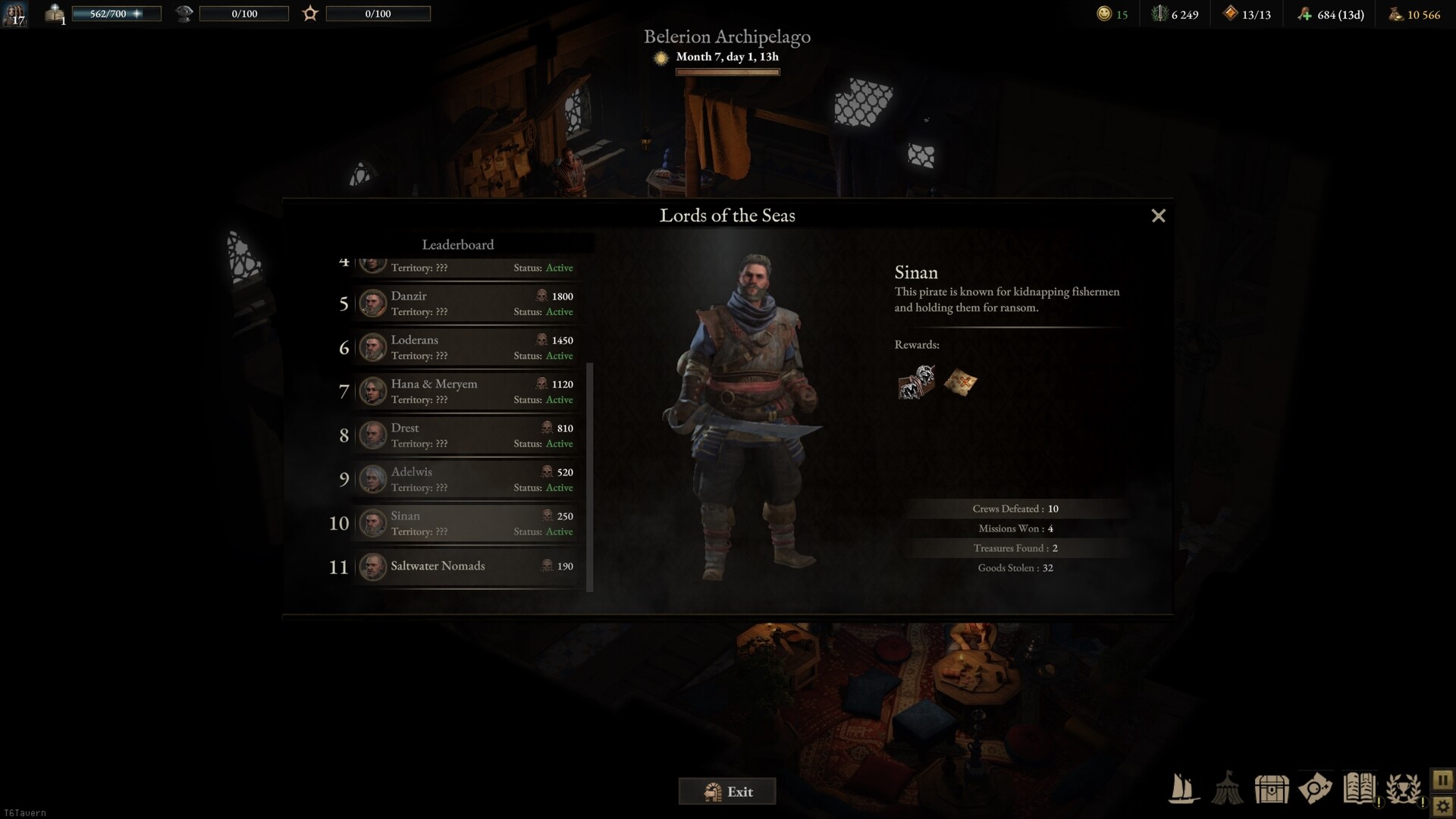Click the treasure map reward icon

click(960, 381)
